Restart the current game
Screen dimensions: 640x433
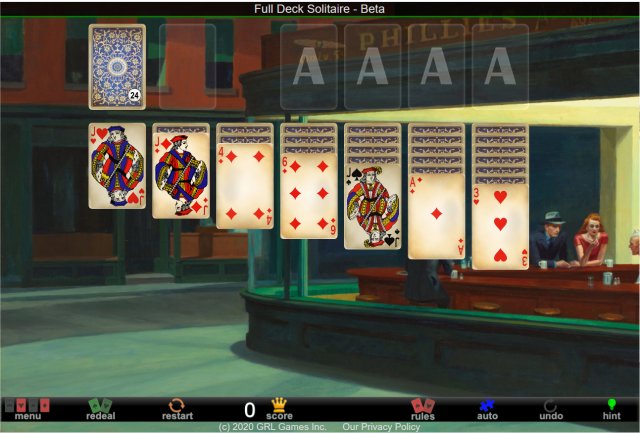coord(175,408)
